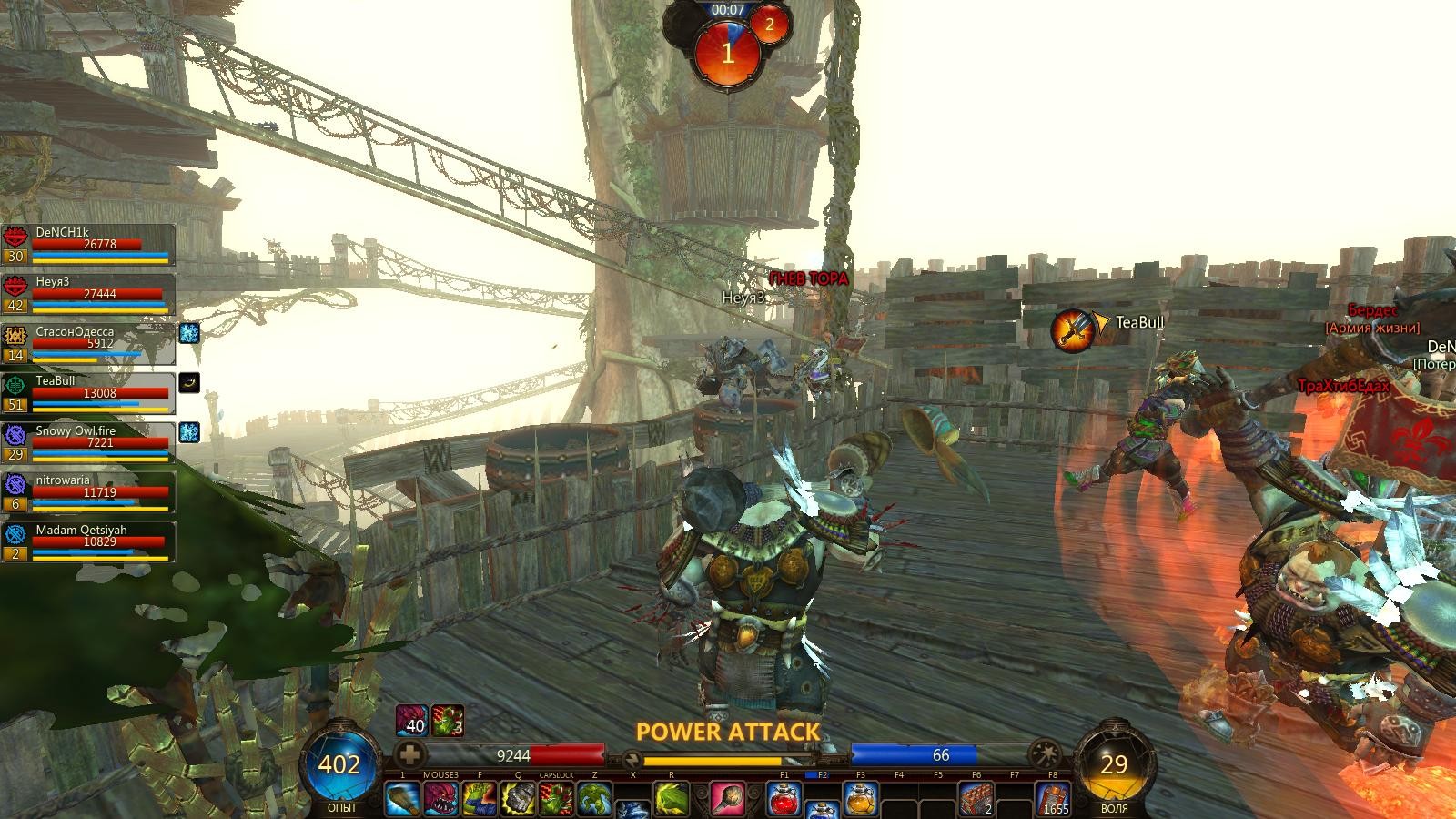The width and height of the screenshot is (1456, 819).
Task: Drink the red health potion on F1
Action: point(784,799)
